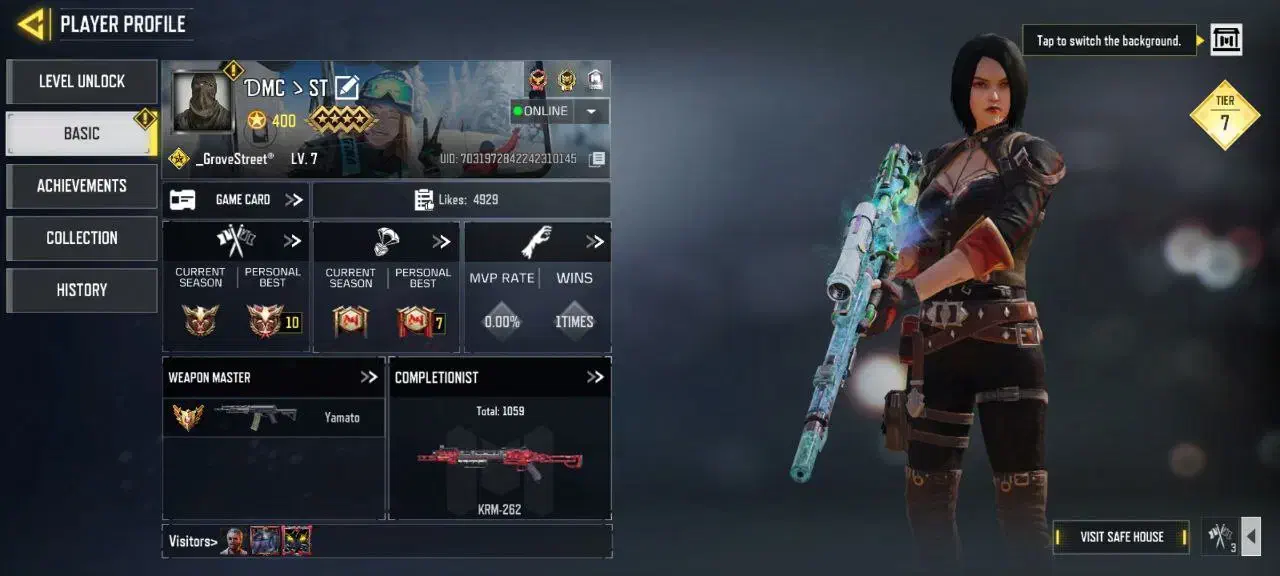Select the Basic tab
Viewport: 1280px width, 576px height.
click(x=82, y=134)
